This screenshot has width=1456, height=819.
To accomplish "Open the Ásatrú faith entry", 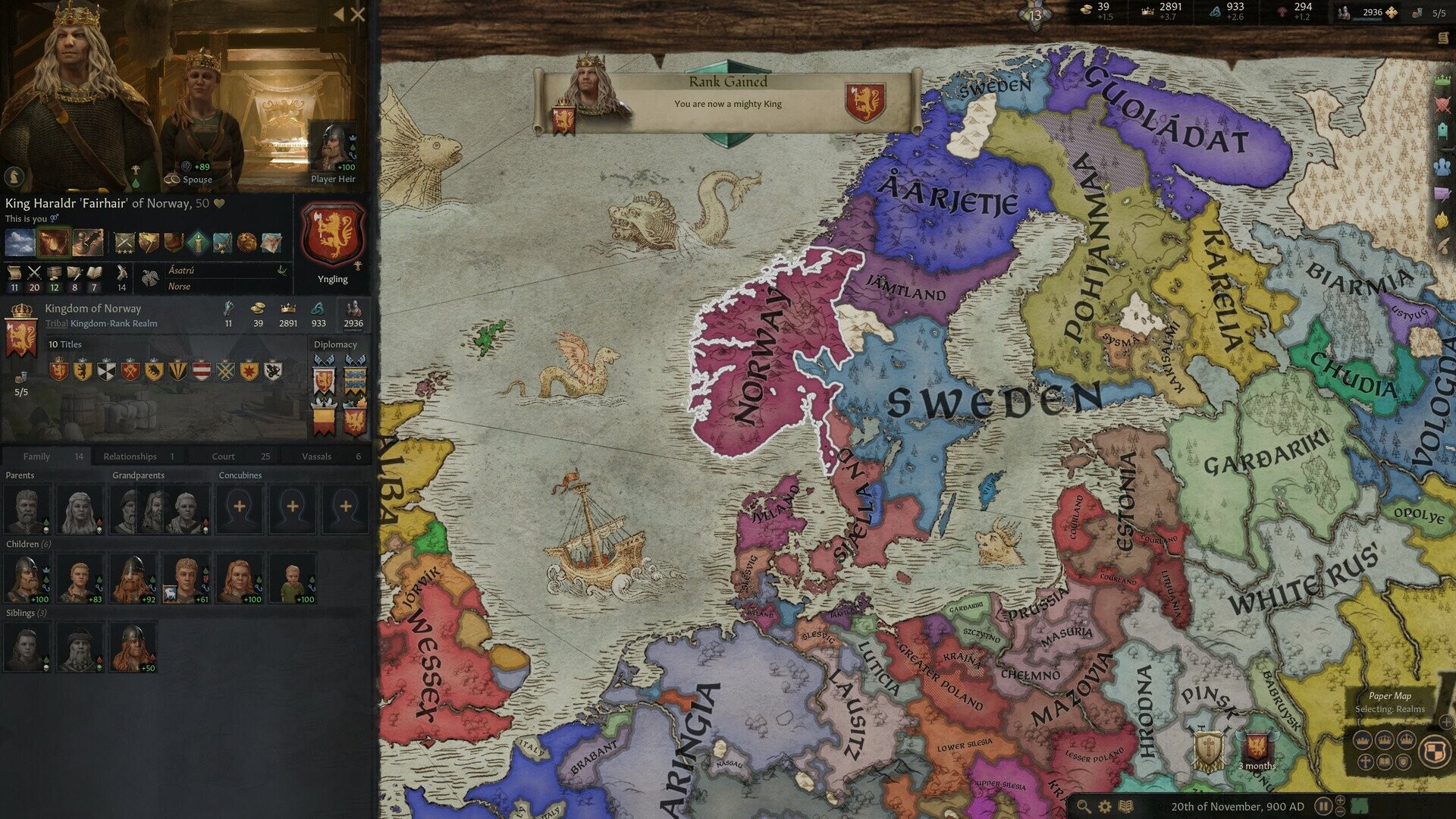I will (x=181, y=271).
